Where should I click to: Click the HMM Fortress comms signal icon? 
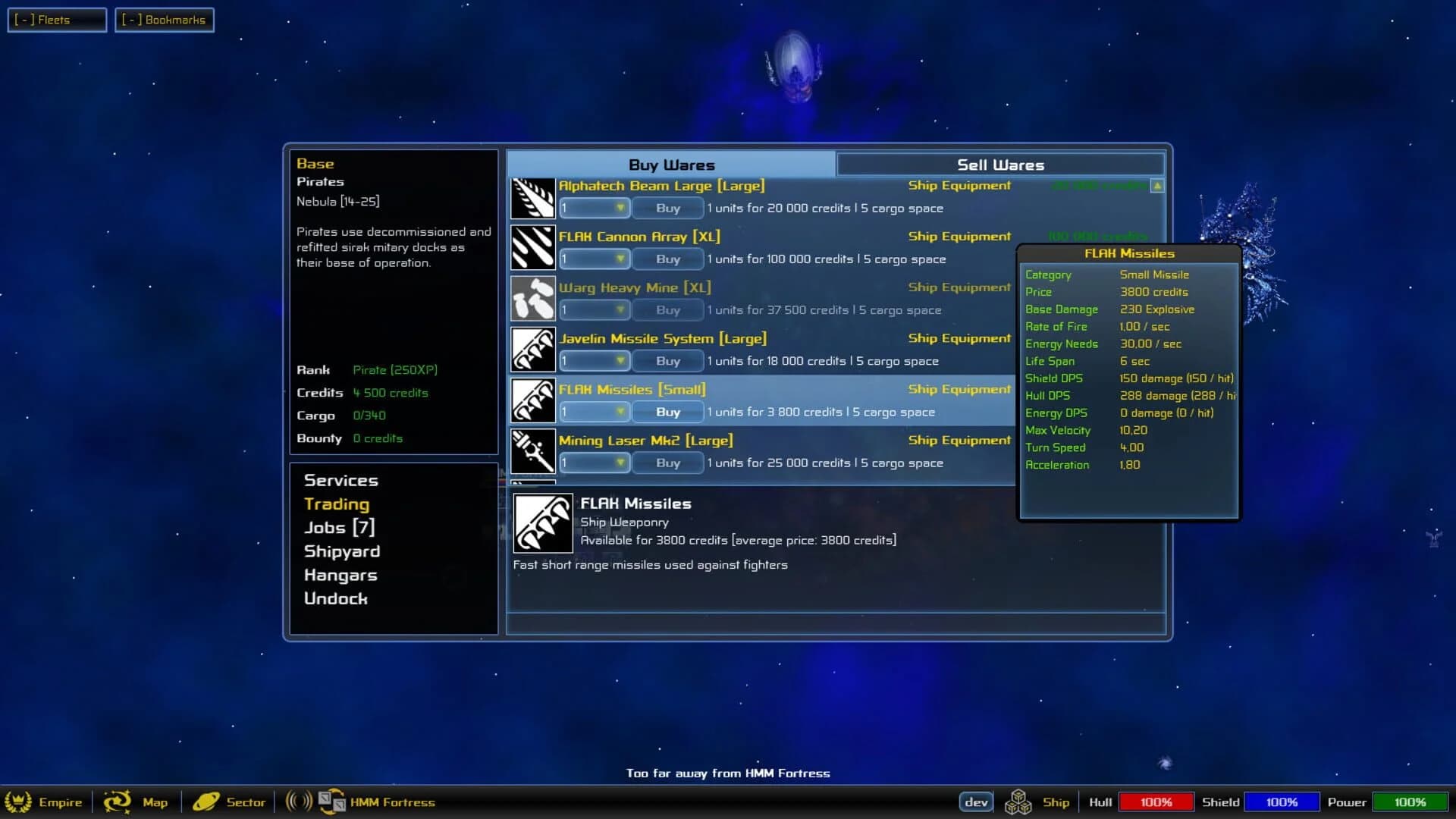(x=297, y=801)
